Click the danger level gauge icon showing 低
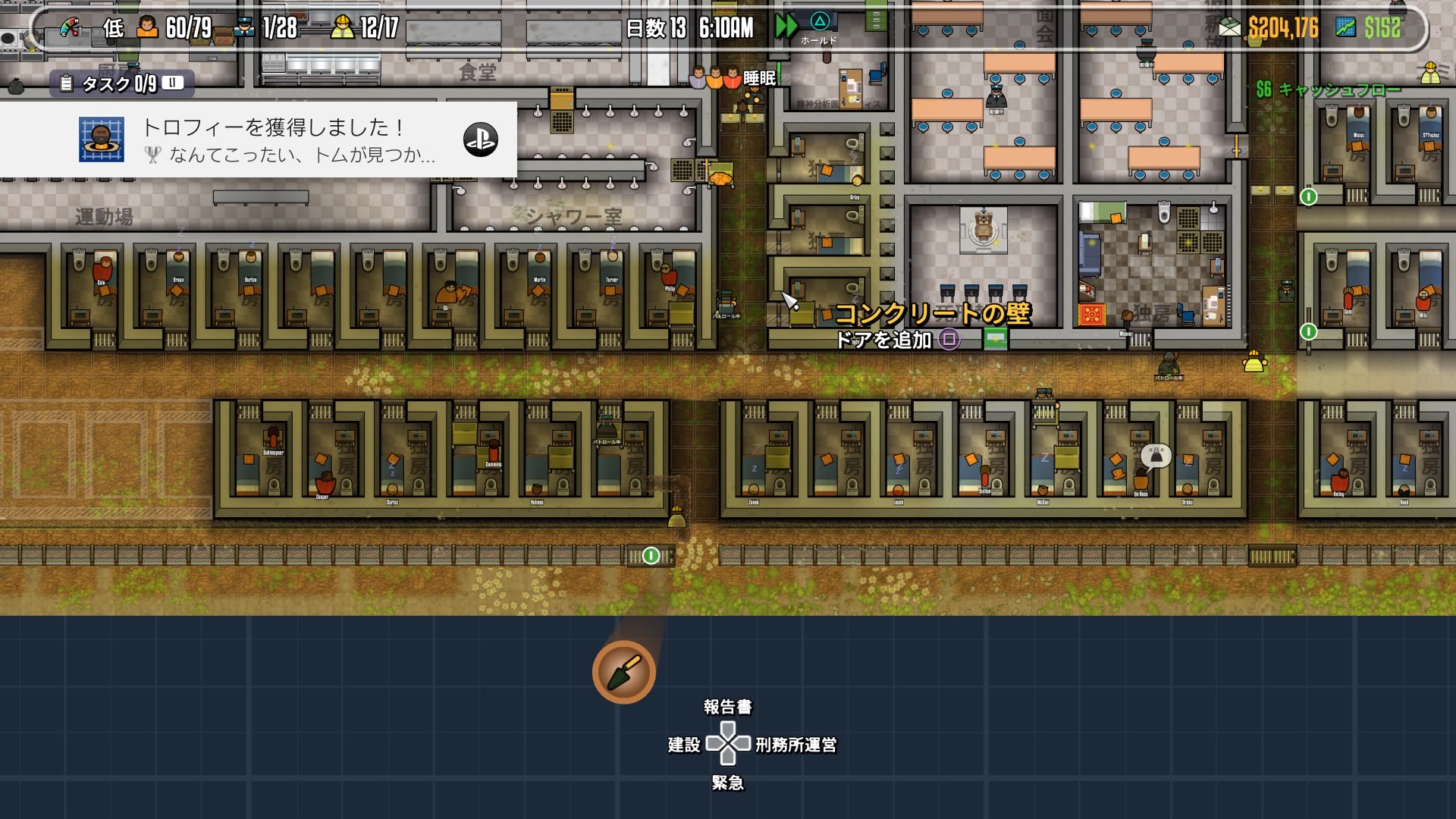This screenshot has height=819, width=1456. click(x=70, y=27)
